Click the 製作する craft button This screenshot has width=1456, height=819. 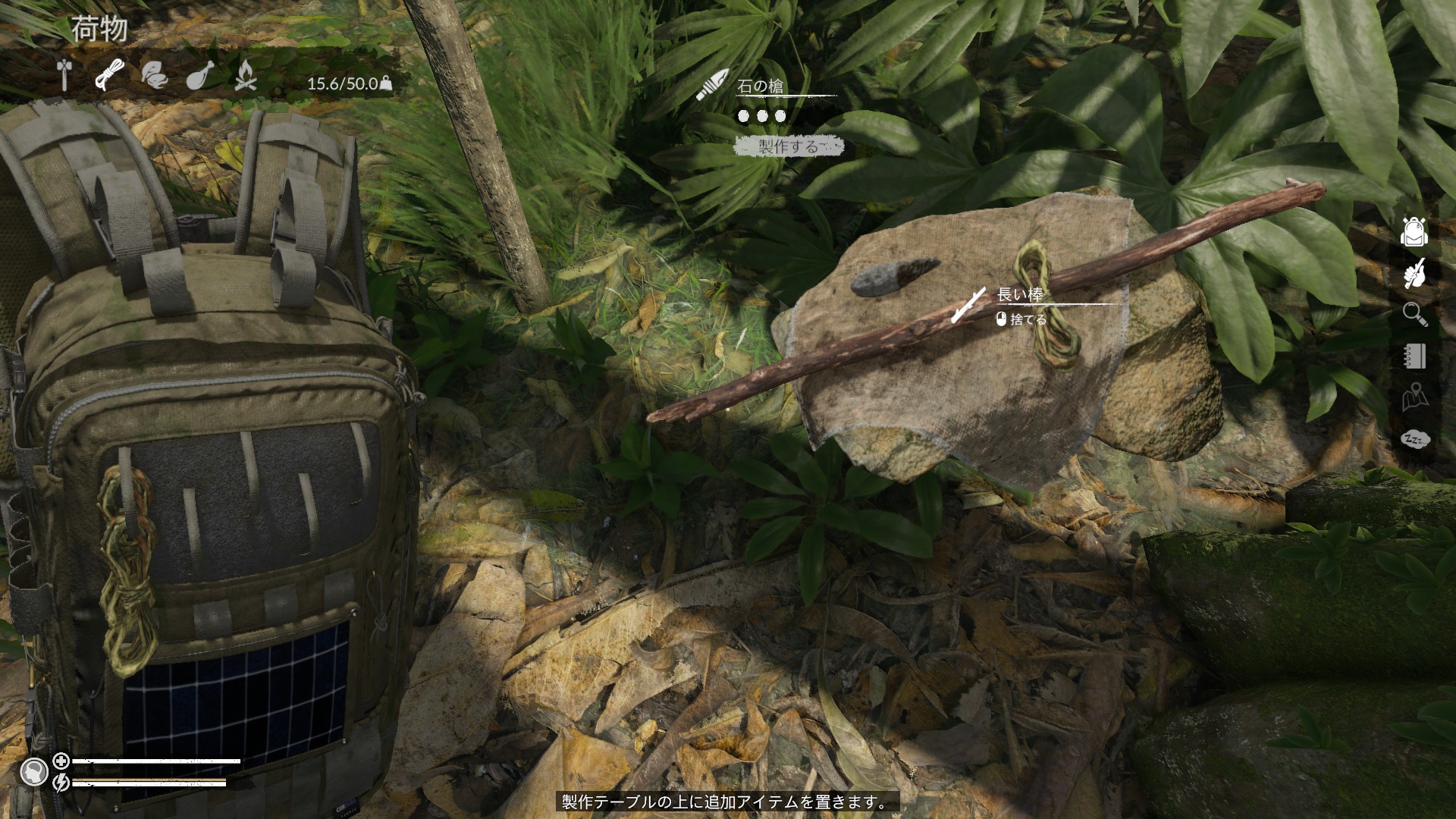click(x=789, y=146)
